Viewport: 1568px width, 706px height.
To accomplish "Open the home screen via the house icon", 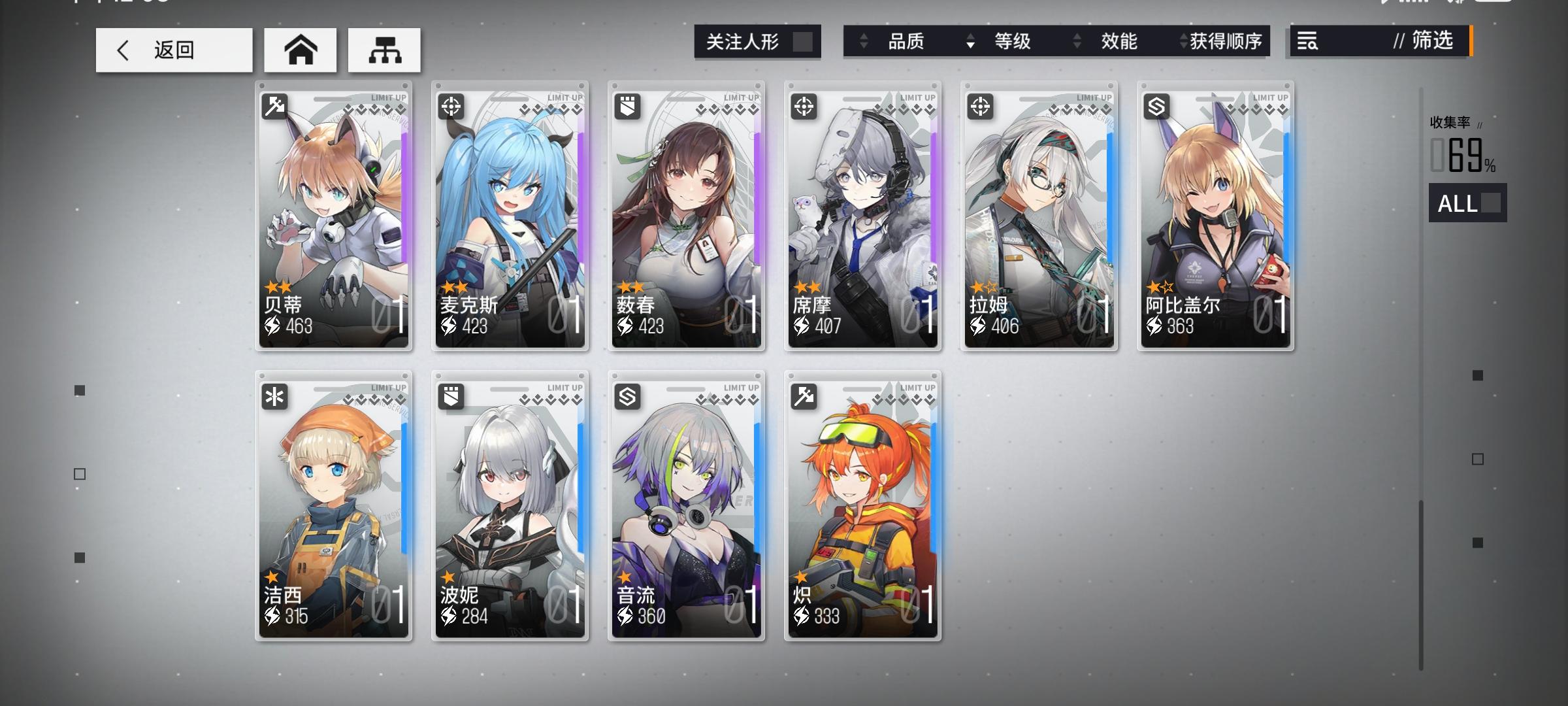I will coord(301,50).
